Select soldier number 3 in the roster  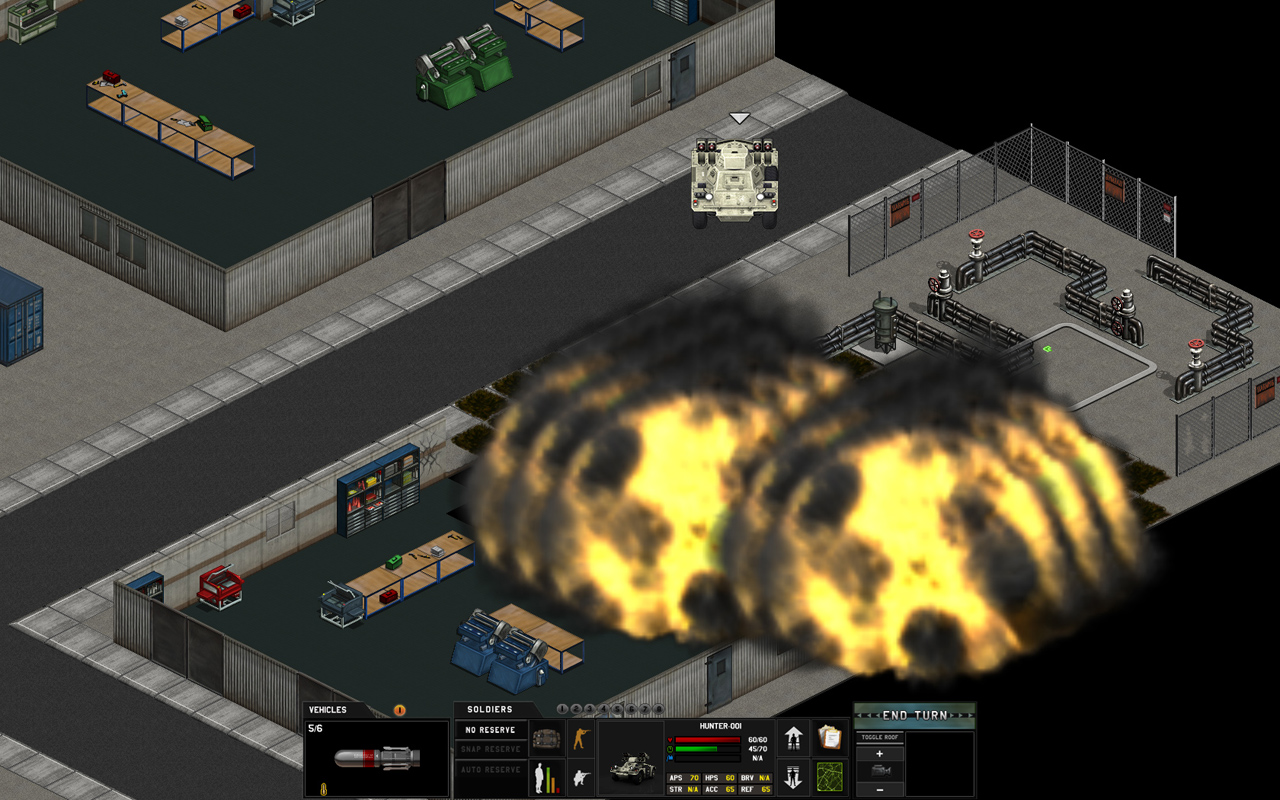click(590, 708)
